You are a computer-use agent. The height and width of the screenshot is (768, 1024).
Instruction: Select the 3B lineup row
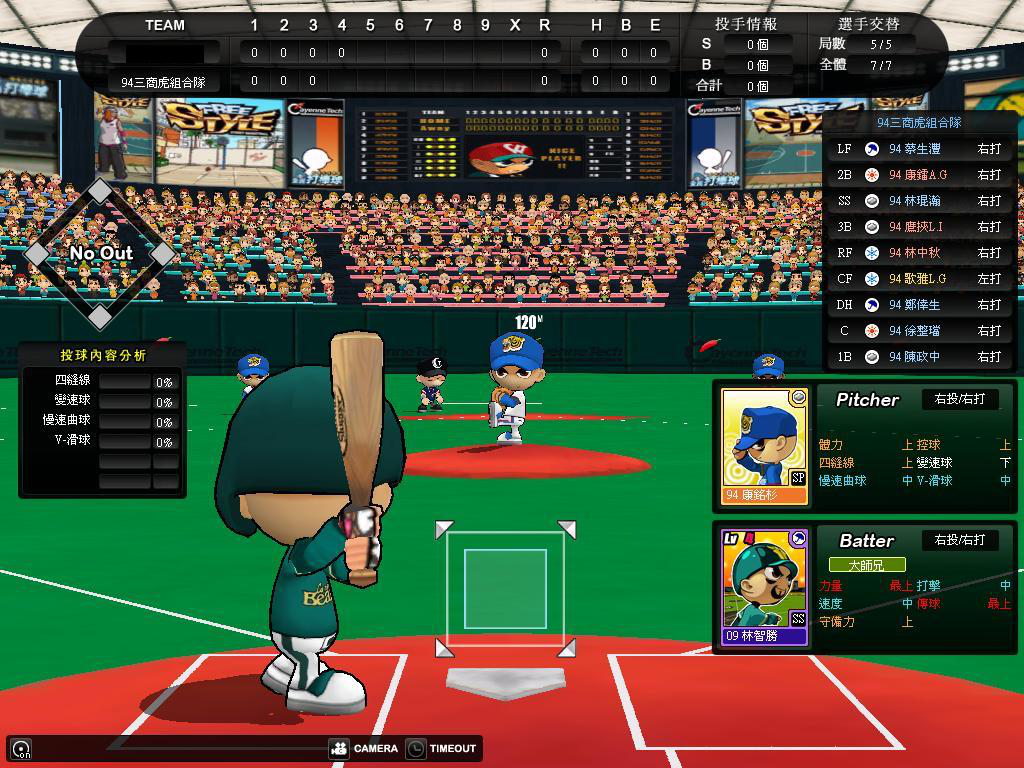point(919,226)
